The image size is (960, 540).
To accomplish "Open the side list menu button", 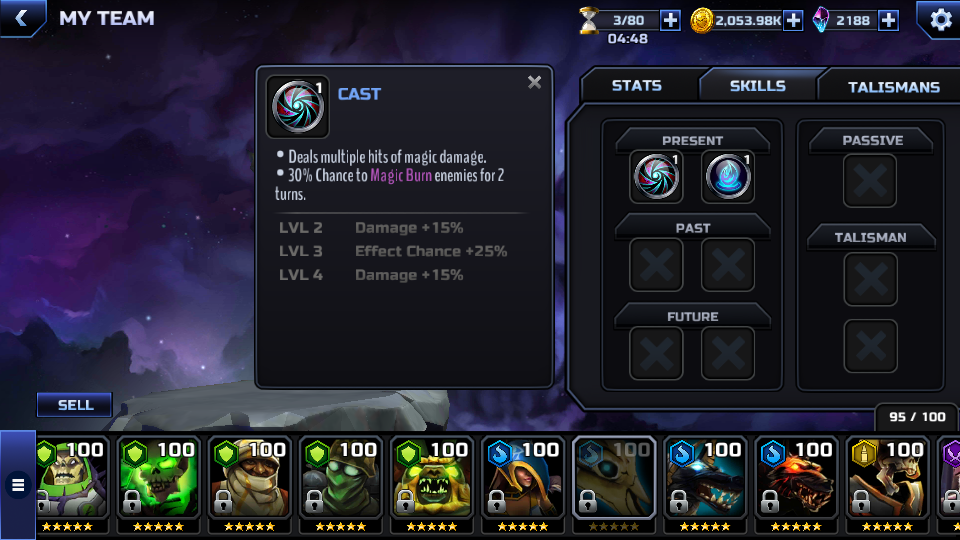I will (x=17, y=485).
